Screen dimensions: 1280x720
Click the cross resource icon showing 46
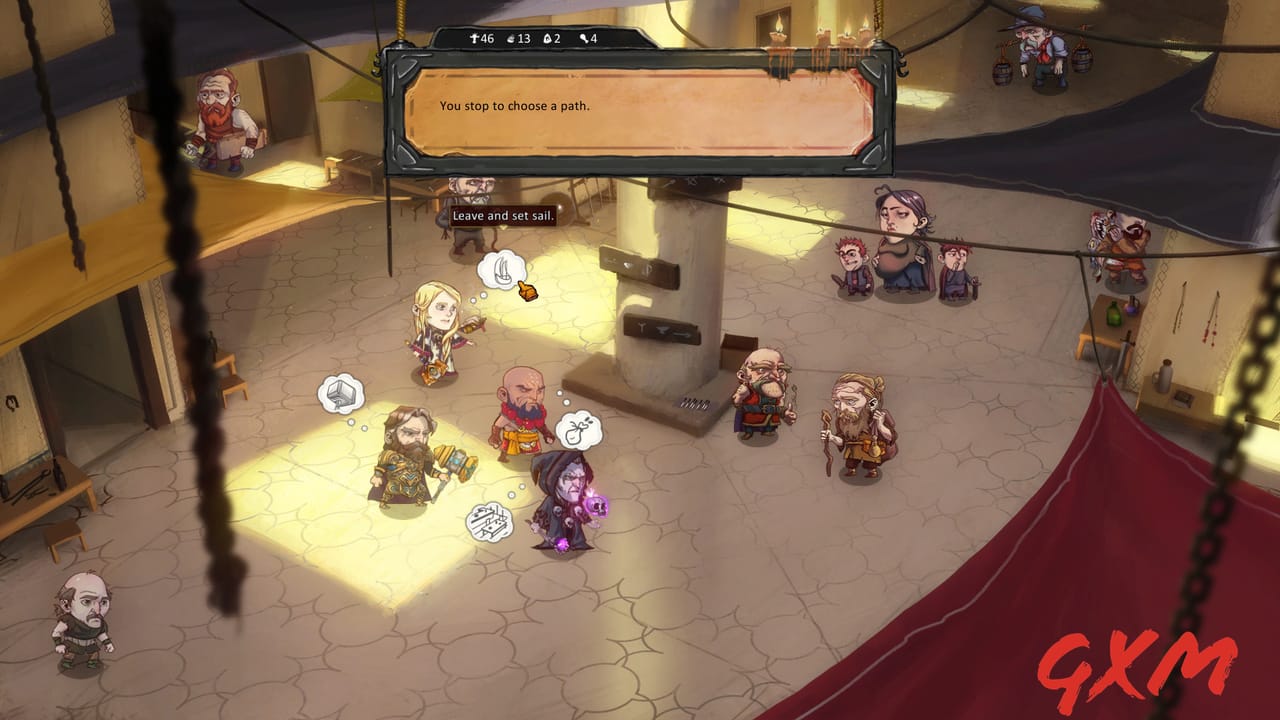[x=481, y=40]
